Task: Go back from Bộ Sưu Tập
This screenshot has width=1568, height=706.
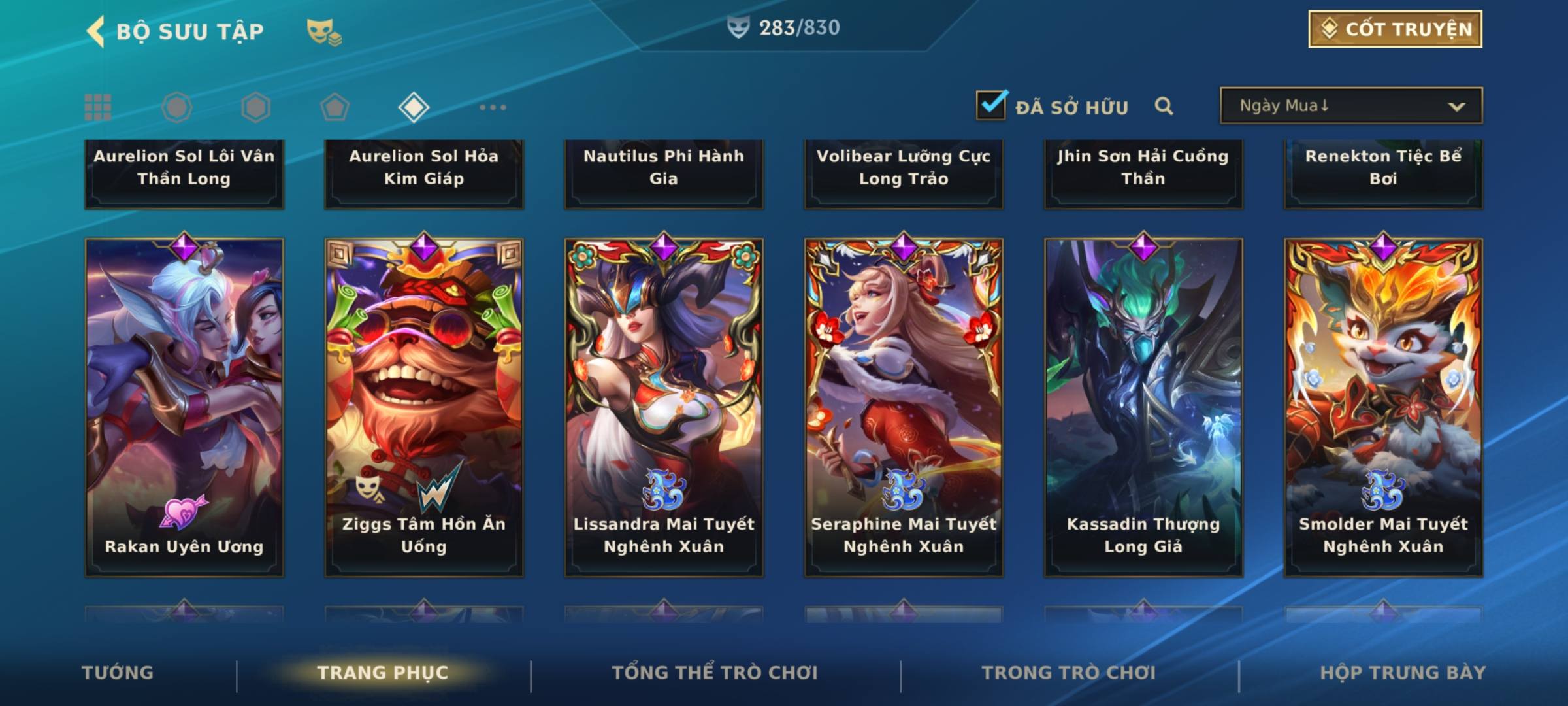Action: [x=97, y=31]
